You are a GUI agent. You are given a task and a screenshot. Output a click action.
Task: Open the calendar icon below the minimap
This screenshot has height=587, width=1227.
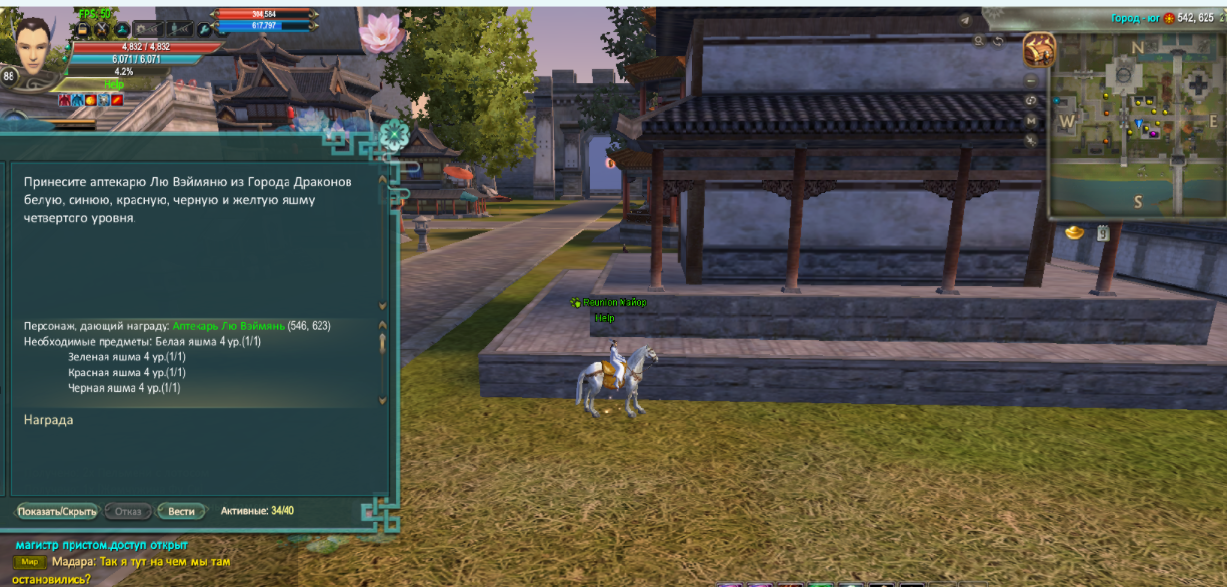1101,233
